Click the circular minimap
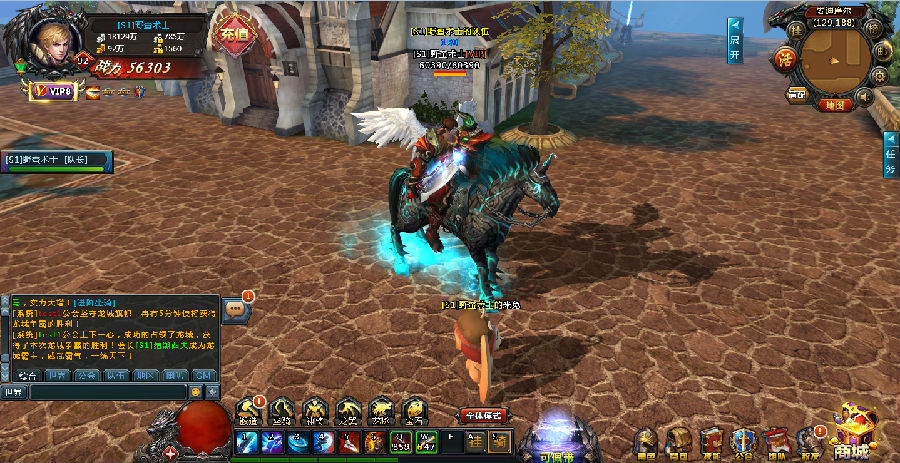900x463 pixels. [834, 62]
